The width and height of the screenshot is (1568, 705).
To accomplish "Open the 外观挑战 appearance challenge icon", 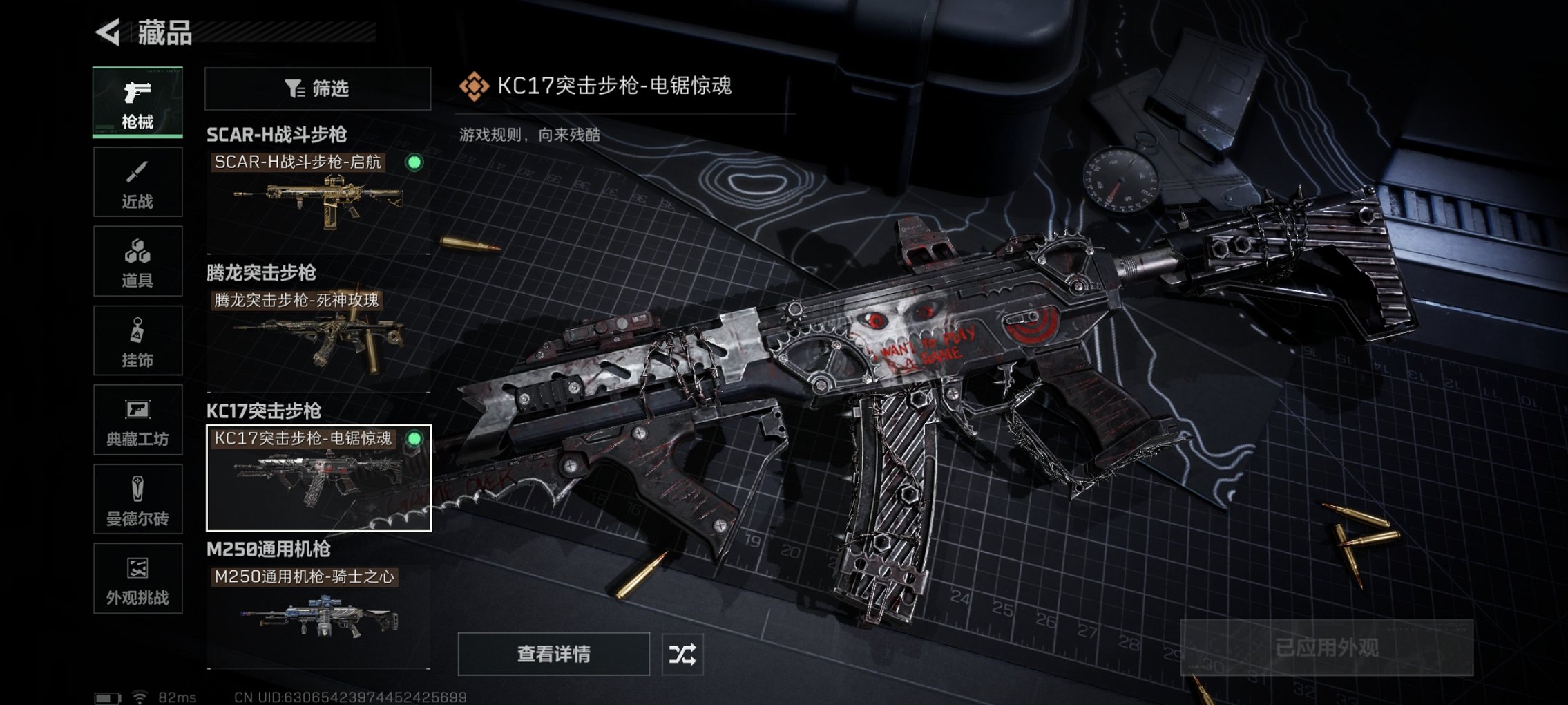I will coord(136,581).
